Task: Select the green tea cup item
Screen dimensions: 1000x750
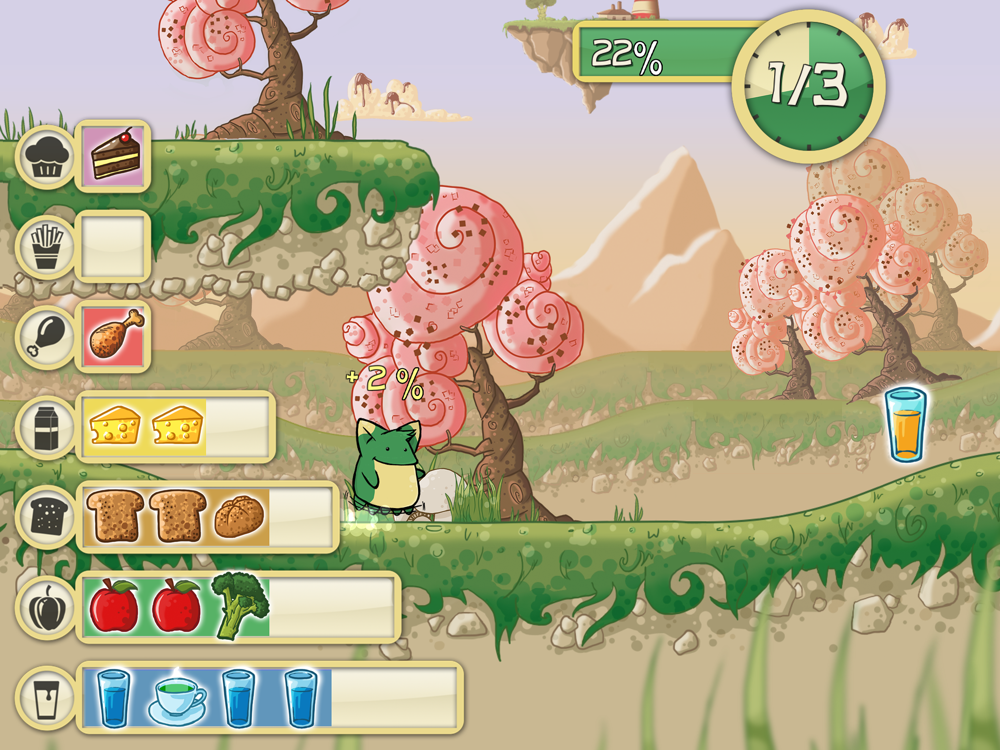Action: pos(177,697)
